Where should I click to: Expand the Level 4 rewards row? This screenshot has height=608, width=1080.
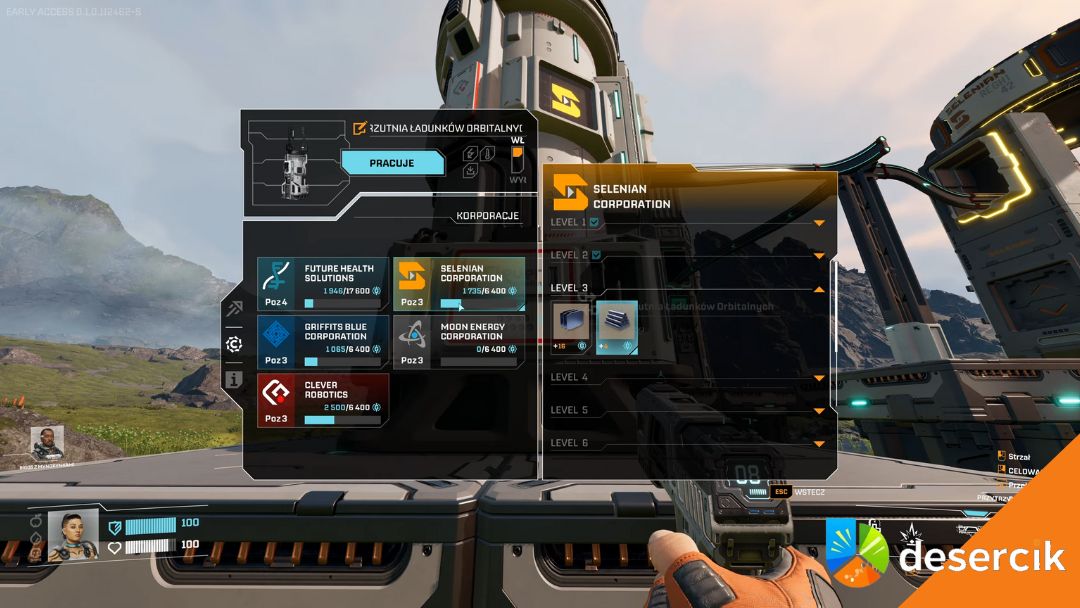pos(818,378)
